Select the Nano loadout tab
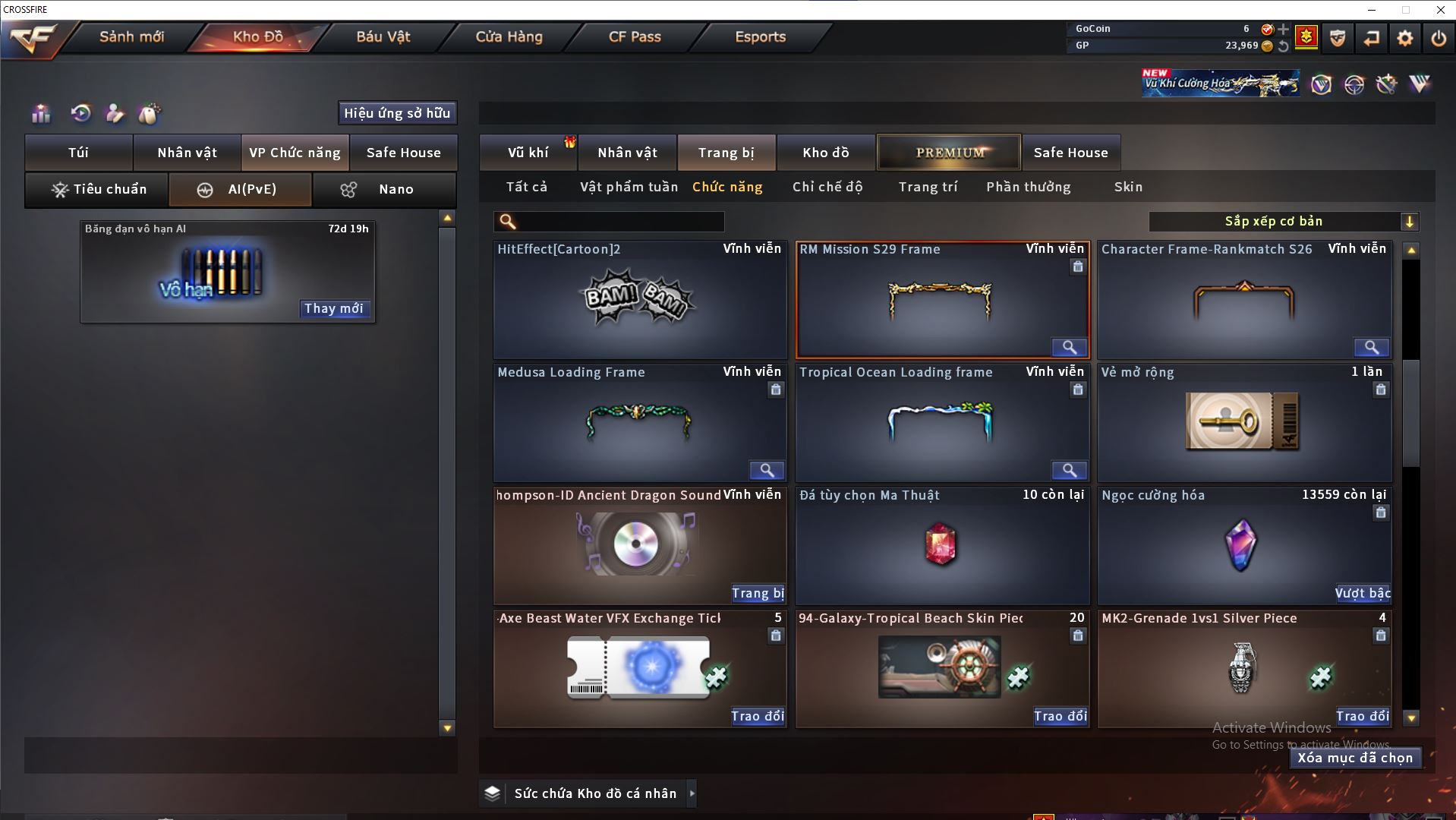 point(384,190)
